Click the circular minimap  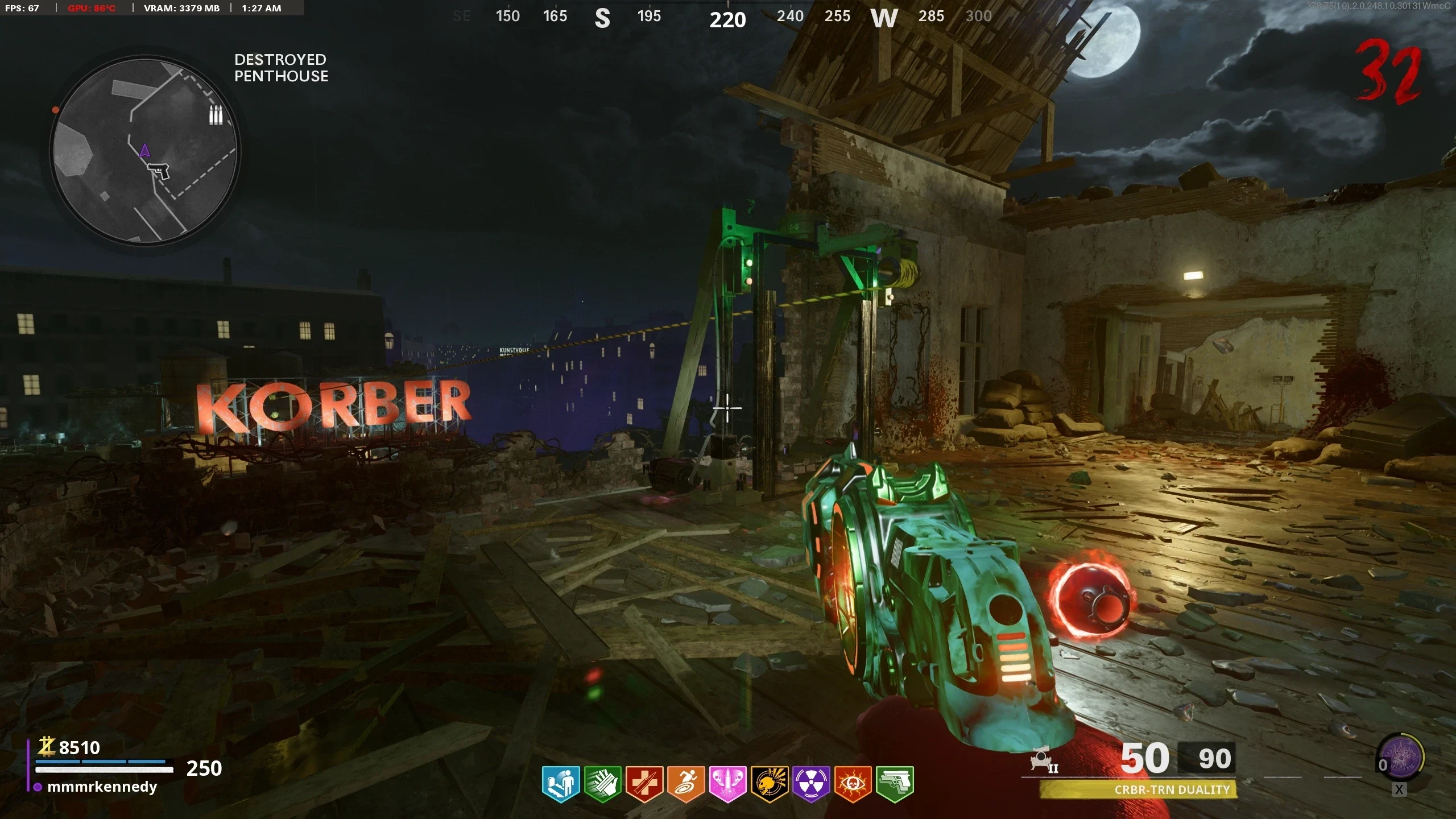145,151
